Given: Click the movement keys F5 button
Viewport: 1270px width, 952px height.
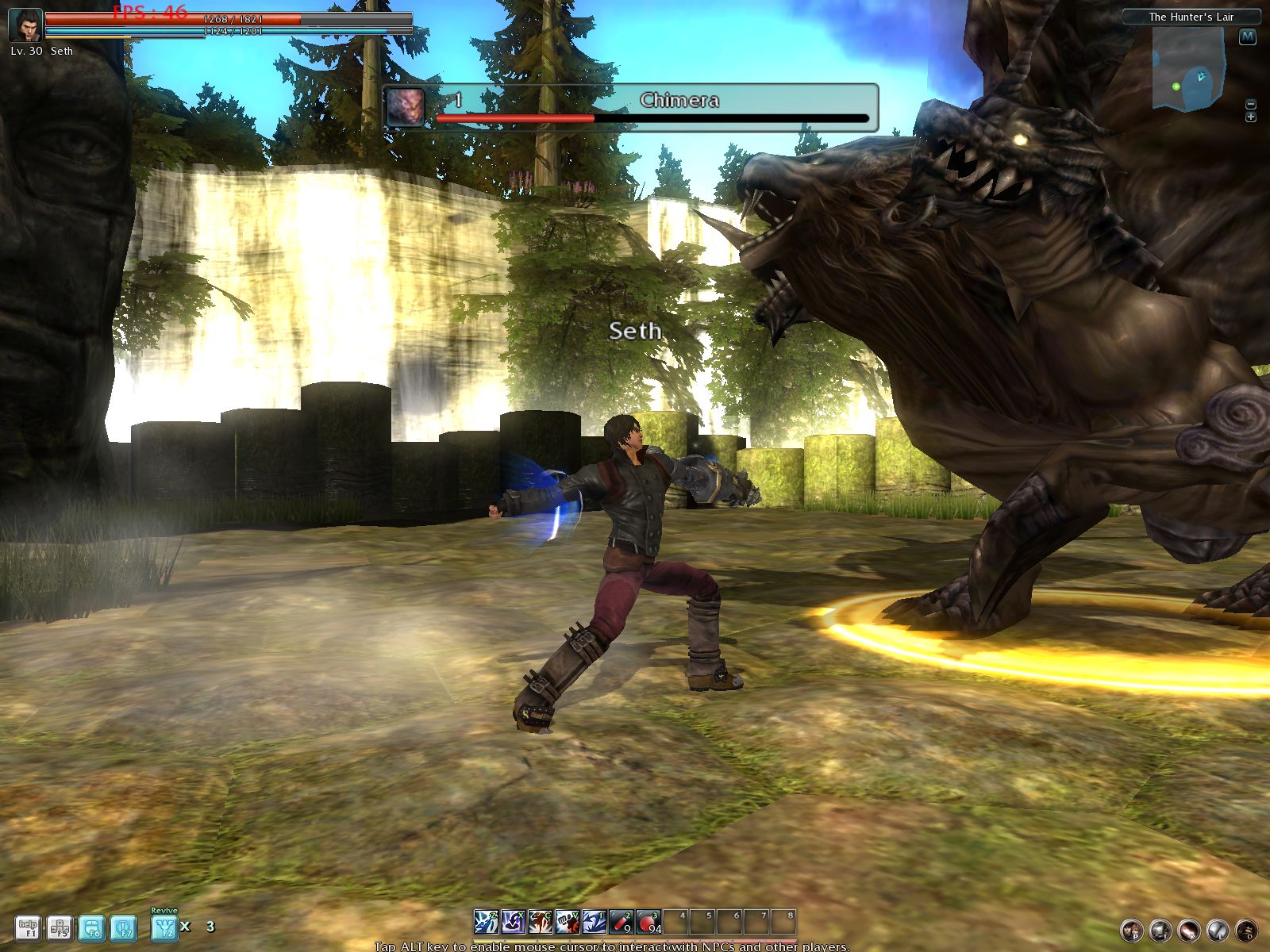Looking at the screenshot, I should click(60, 927).
